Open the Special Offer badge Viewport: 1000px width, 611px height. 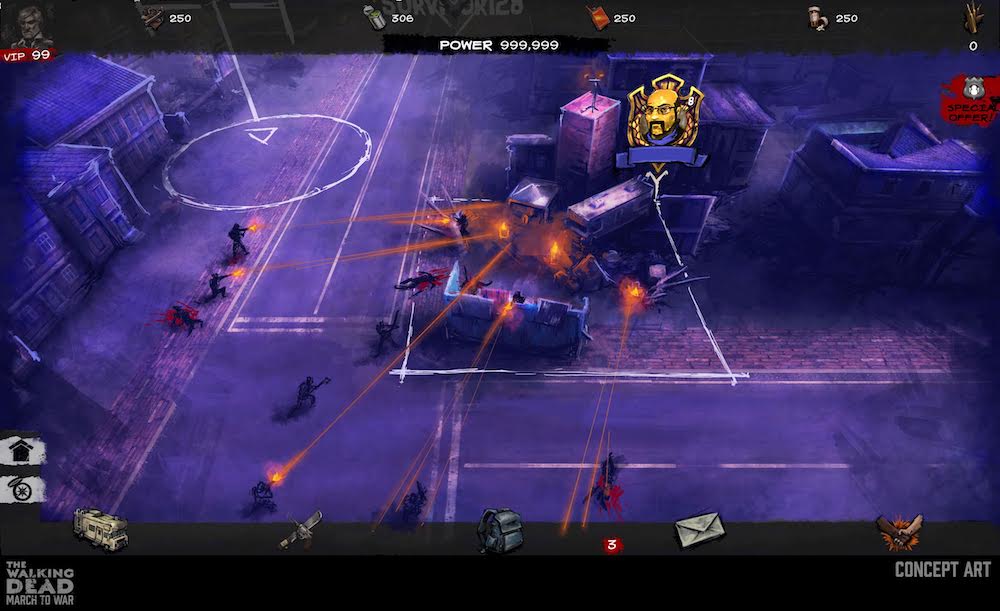tap(969, 100)
